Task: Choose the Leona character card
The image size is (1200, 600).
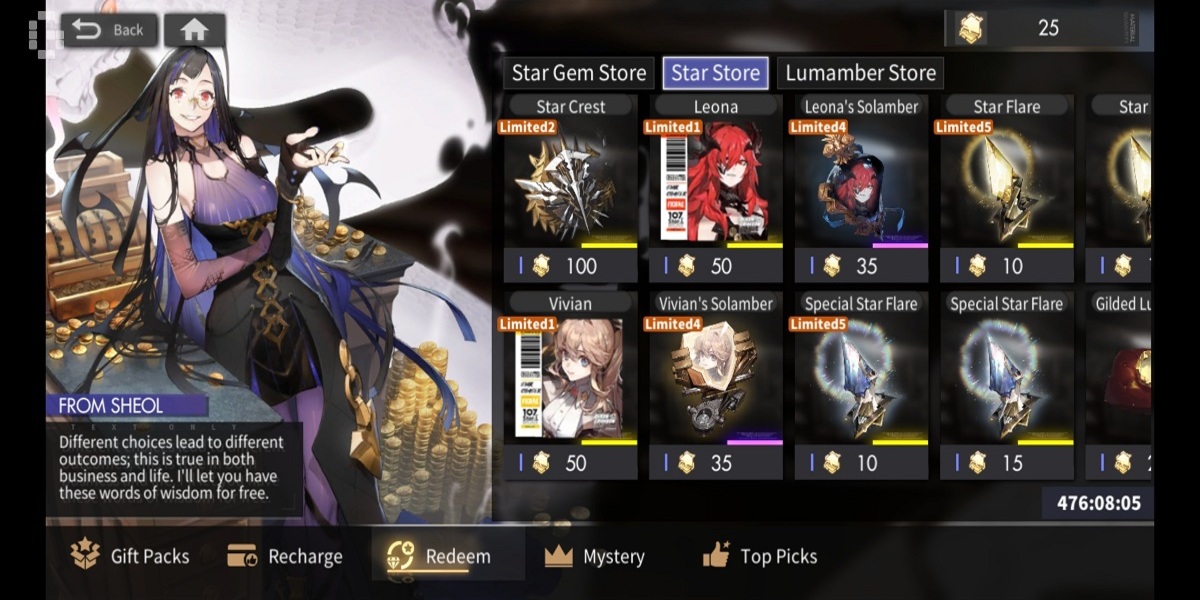Action: tap(715, 190)
